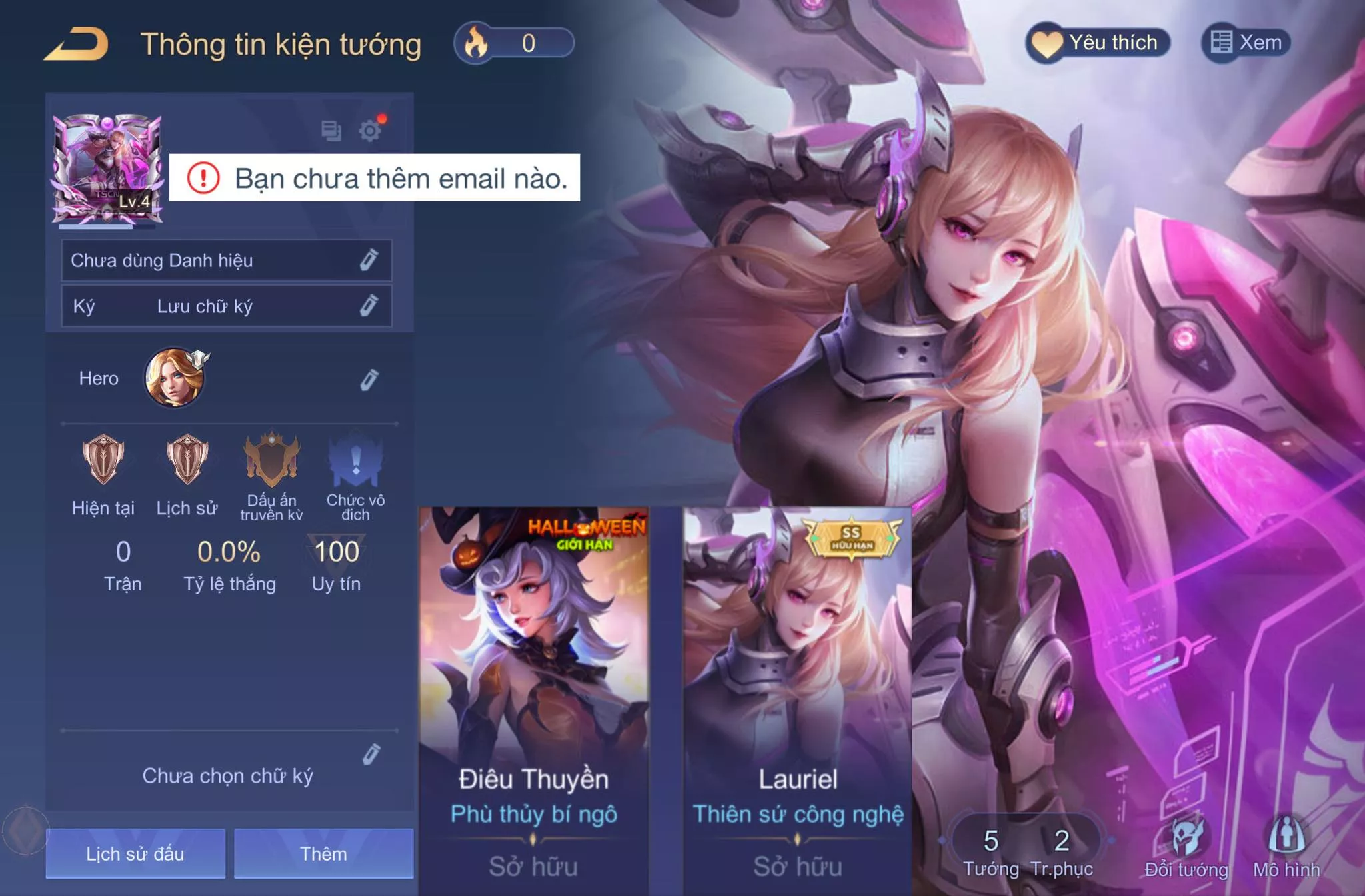Go back using the arrow button

(x=77, y=45)
